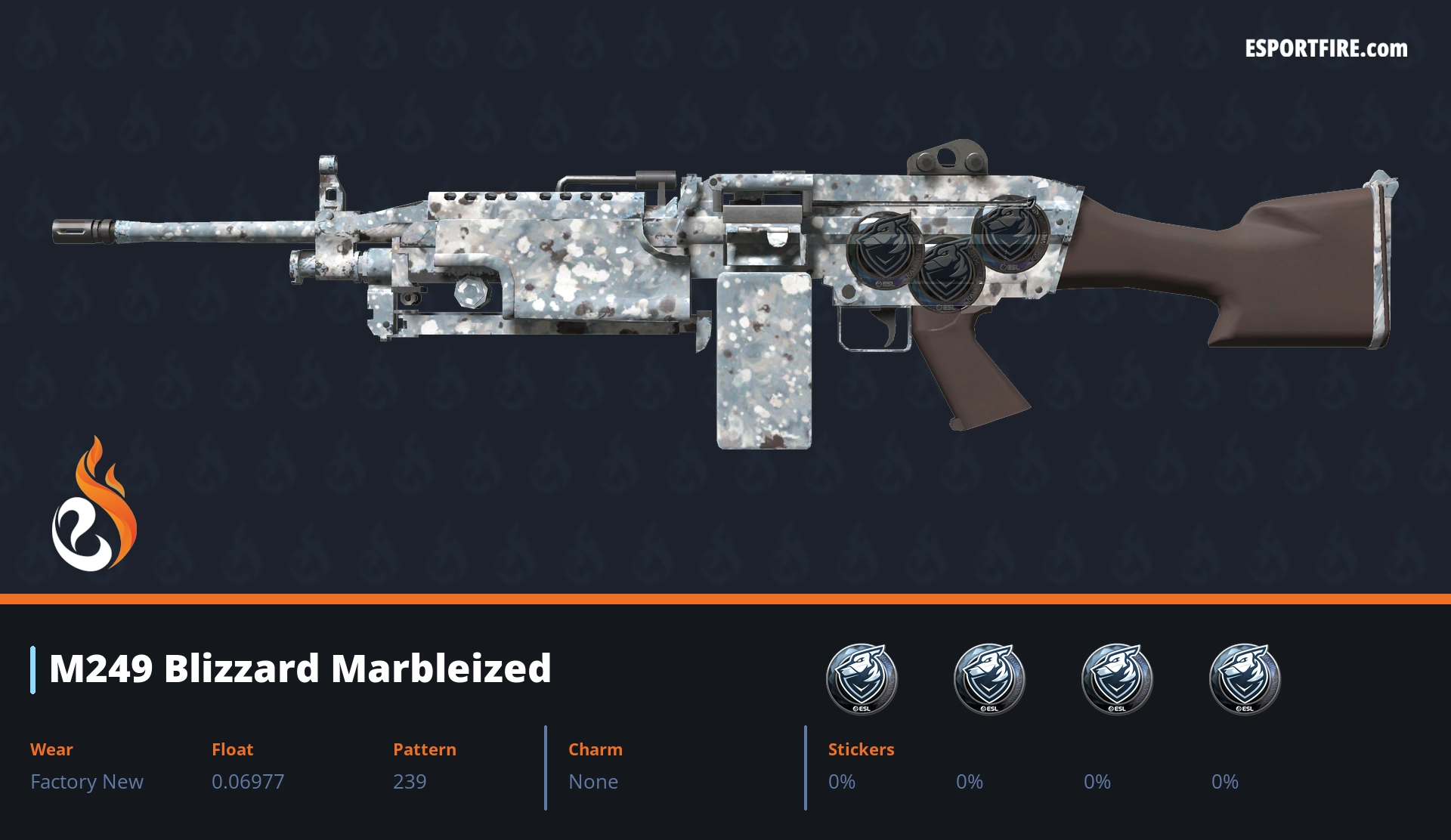Click the ESPORTFIRE.com site link
The height and width of the screenshot is (840, 1451).
(1326, 49)
